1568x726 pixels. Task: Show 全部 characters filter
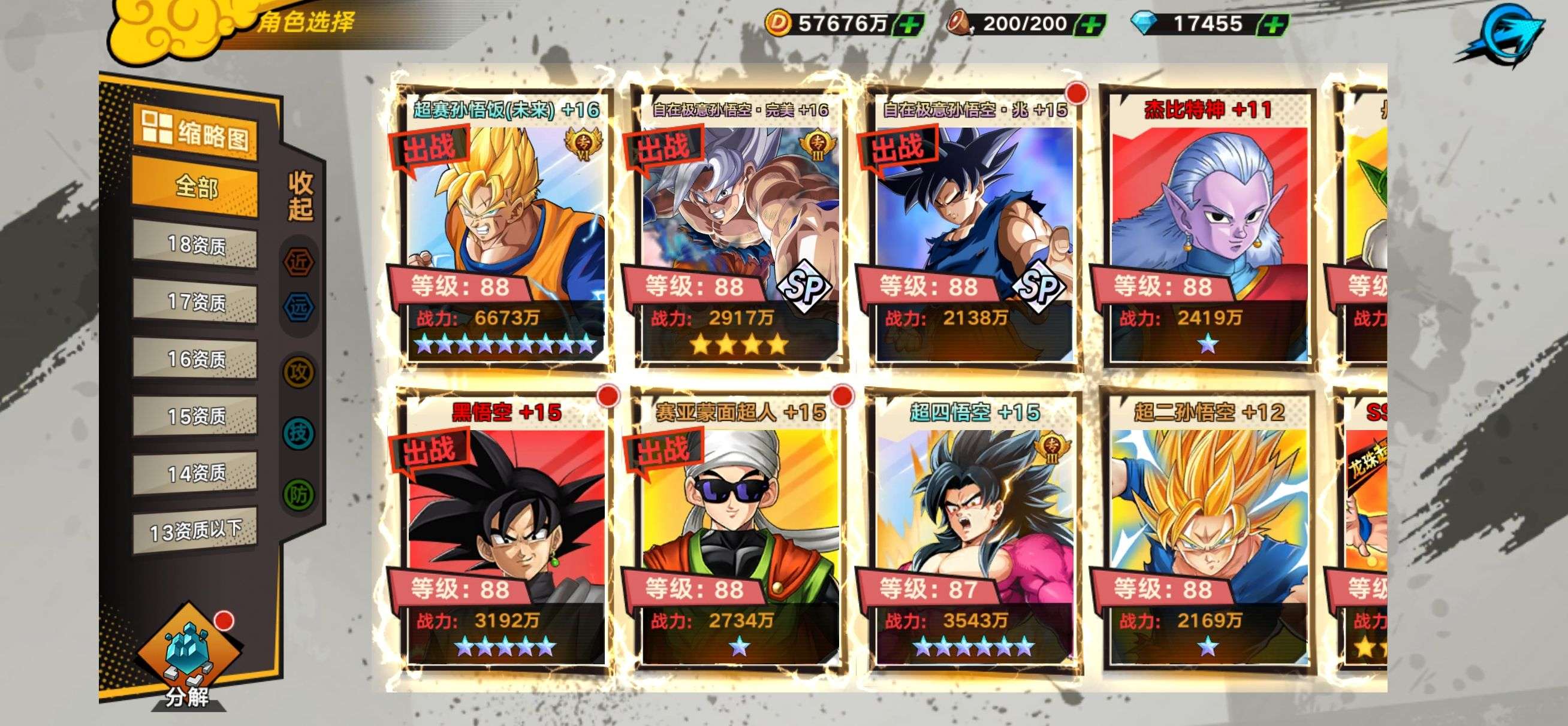point(195,186)
